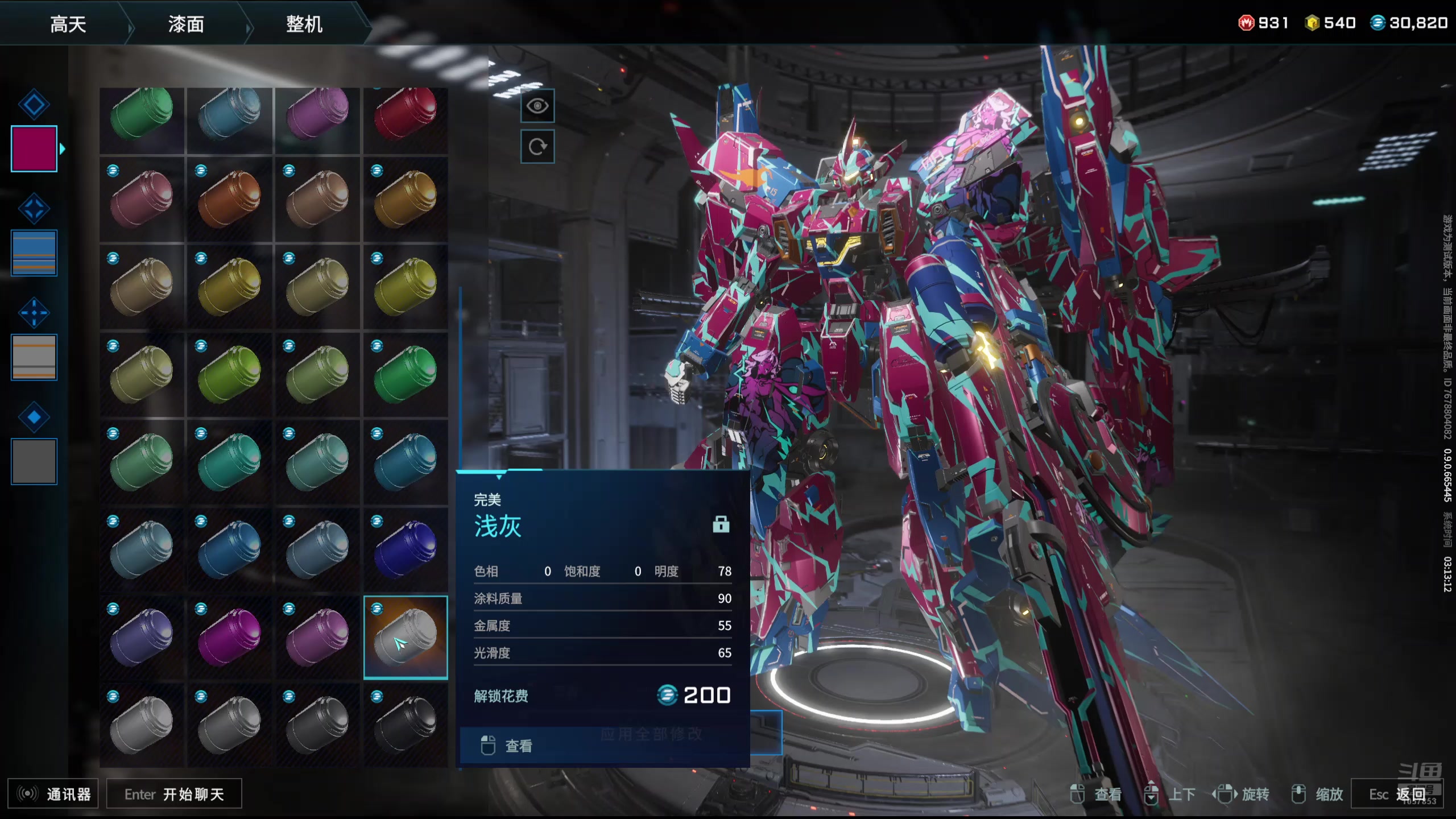Toggle the eye visibility button

coord(537,106)
